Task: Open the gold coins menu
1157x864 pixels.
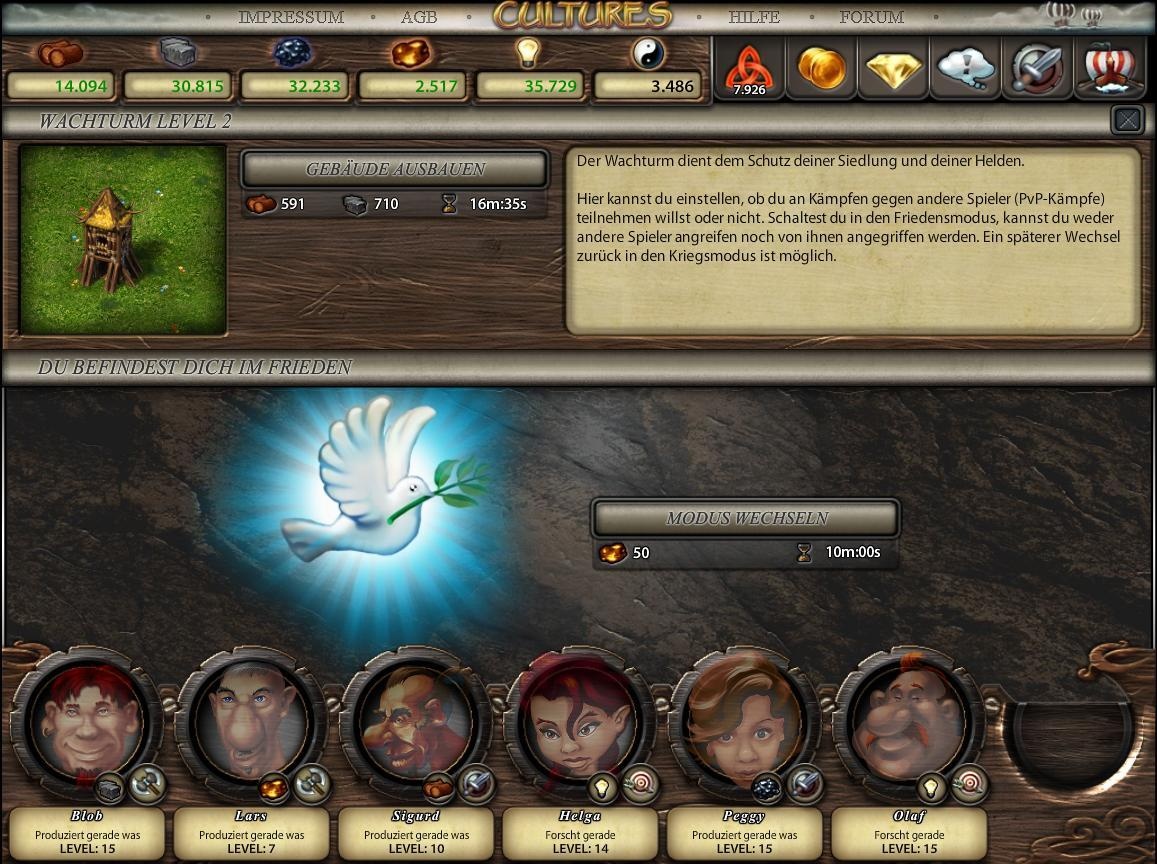Action: pos(822,68)
